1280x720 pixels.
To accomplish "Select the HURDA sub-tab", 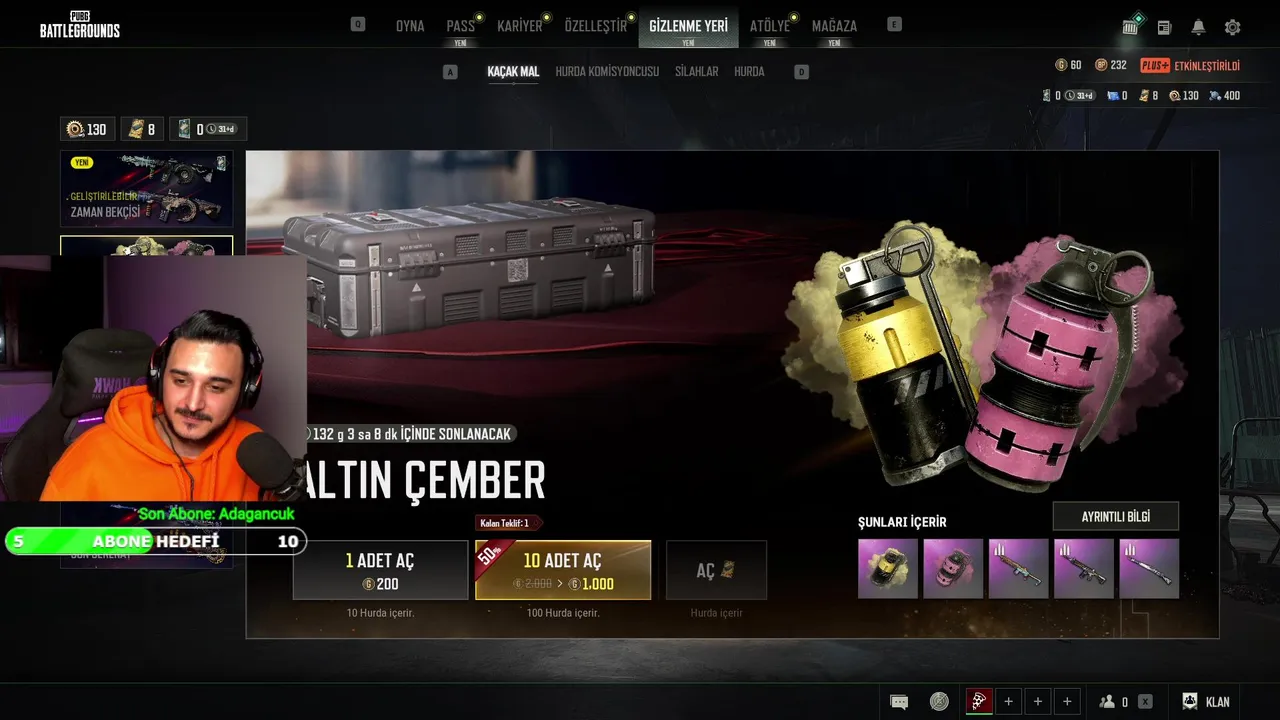I will [x=749, y=72].
